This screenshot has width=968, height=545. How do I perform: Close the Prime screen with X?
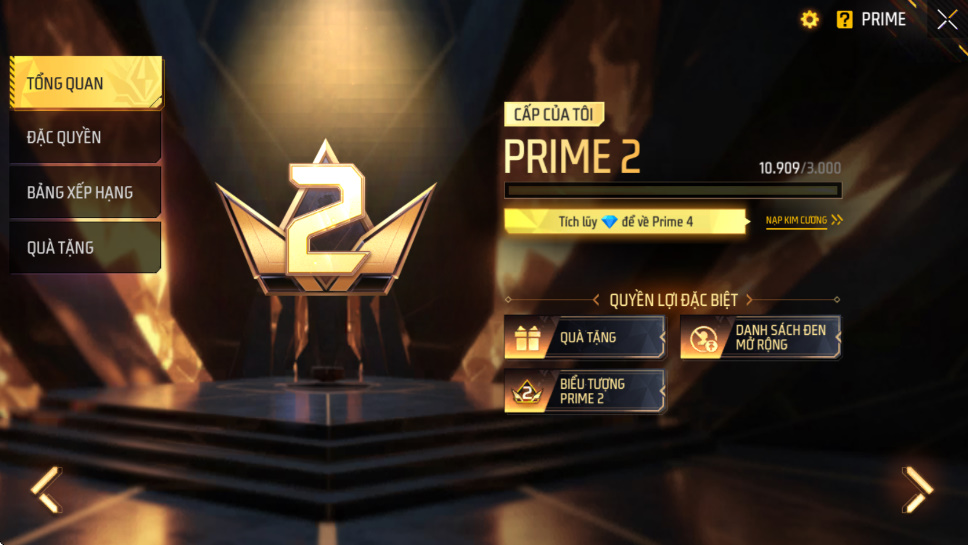click(946, 20)
